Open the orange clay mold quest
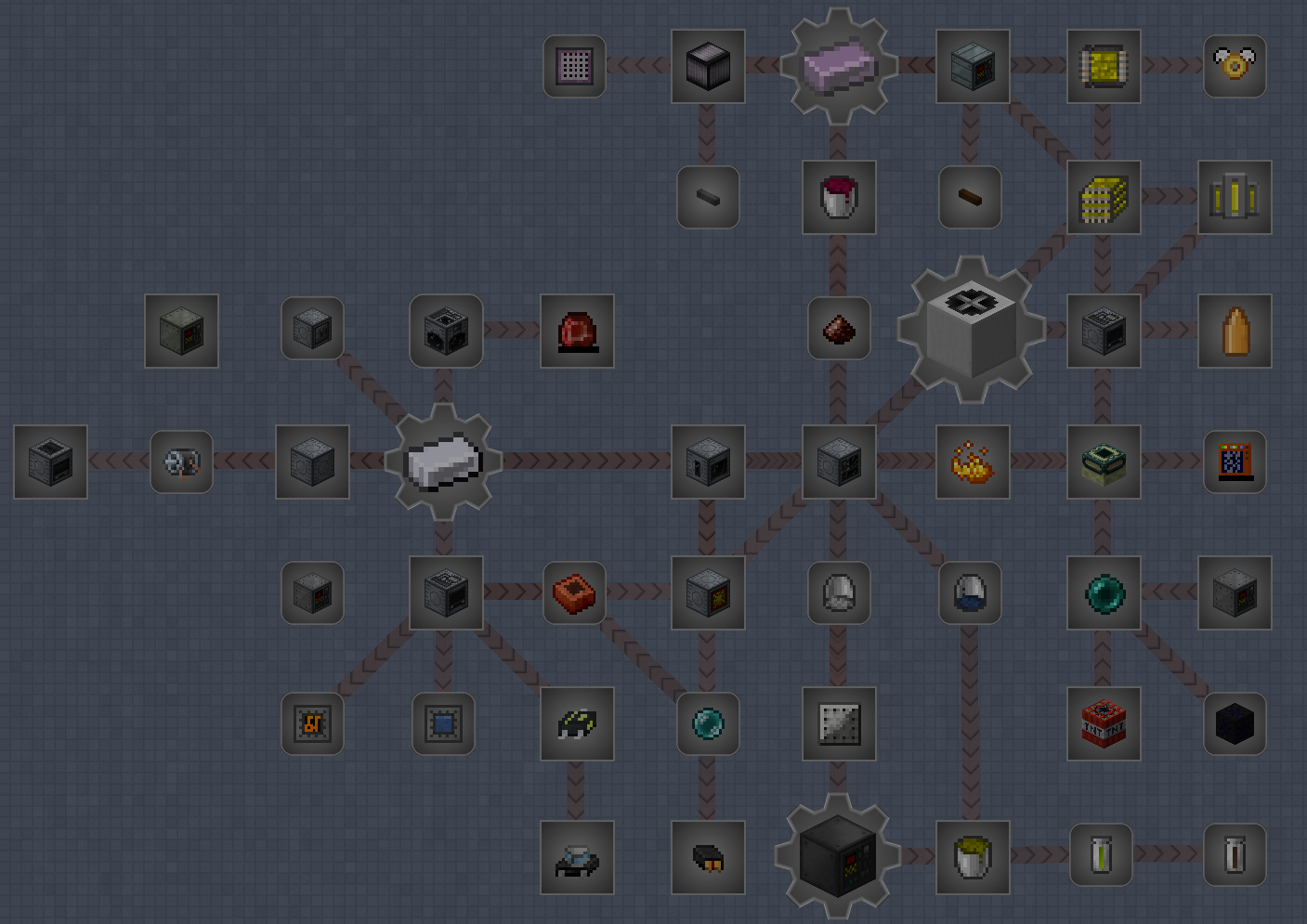This screenshot has width=1307, height=924. coord(574,592)
